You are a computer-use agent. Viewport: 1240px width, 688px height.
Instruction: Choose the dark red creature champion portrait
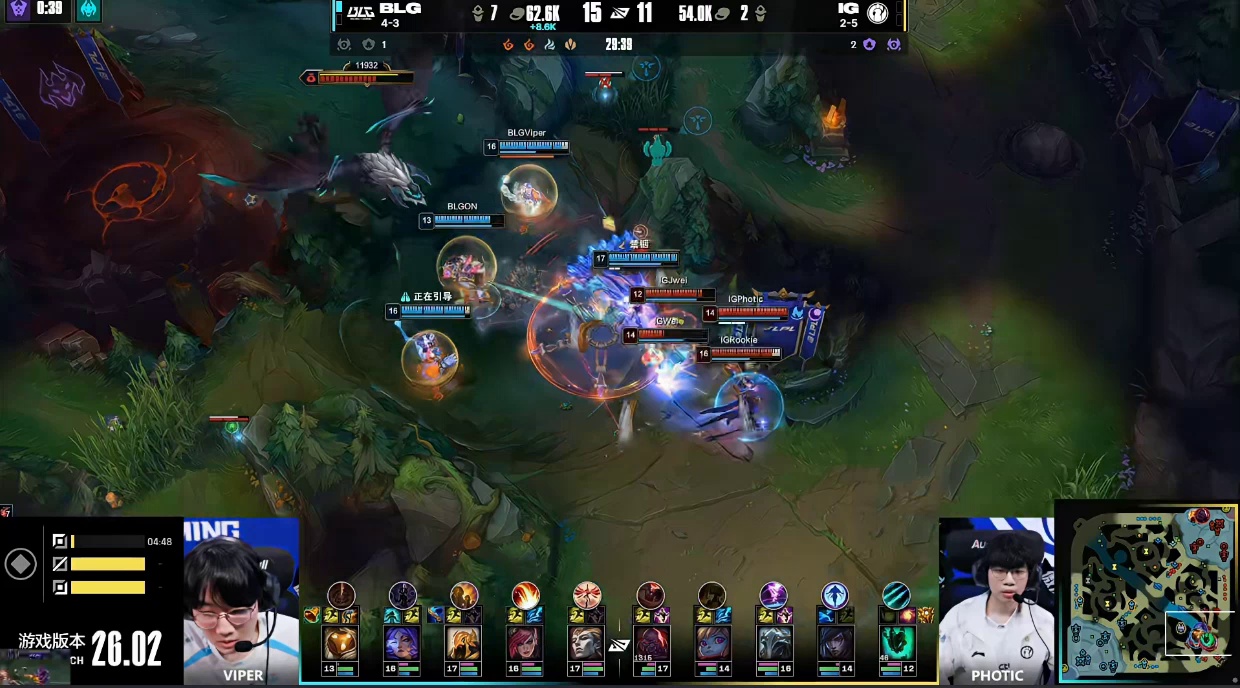pyautogui.click(x=650, y=643)
